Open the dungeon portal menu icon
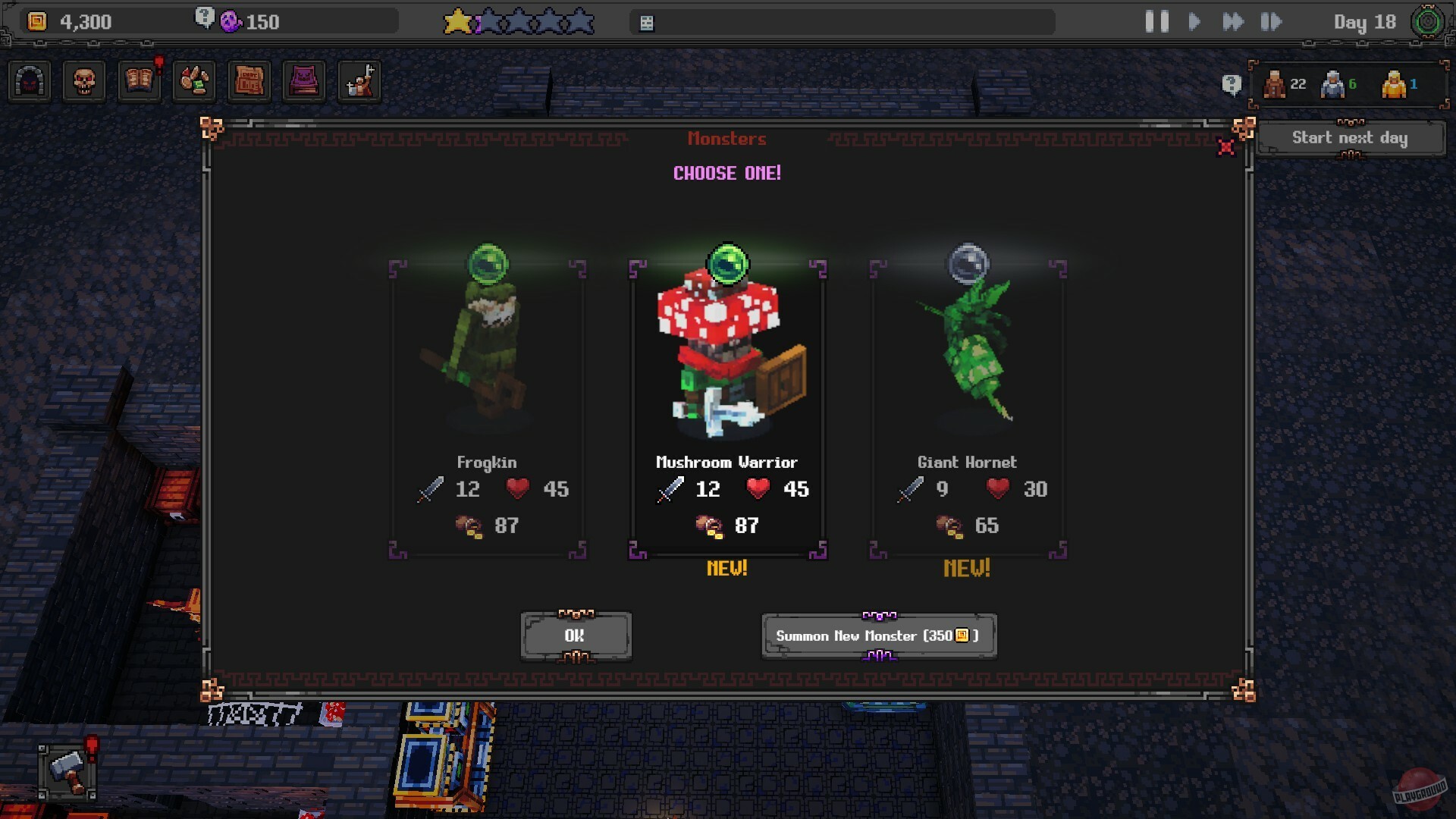Viewport: 1456px width, 819px height. click(x=28, y=81)
